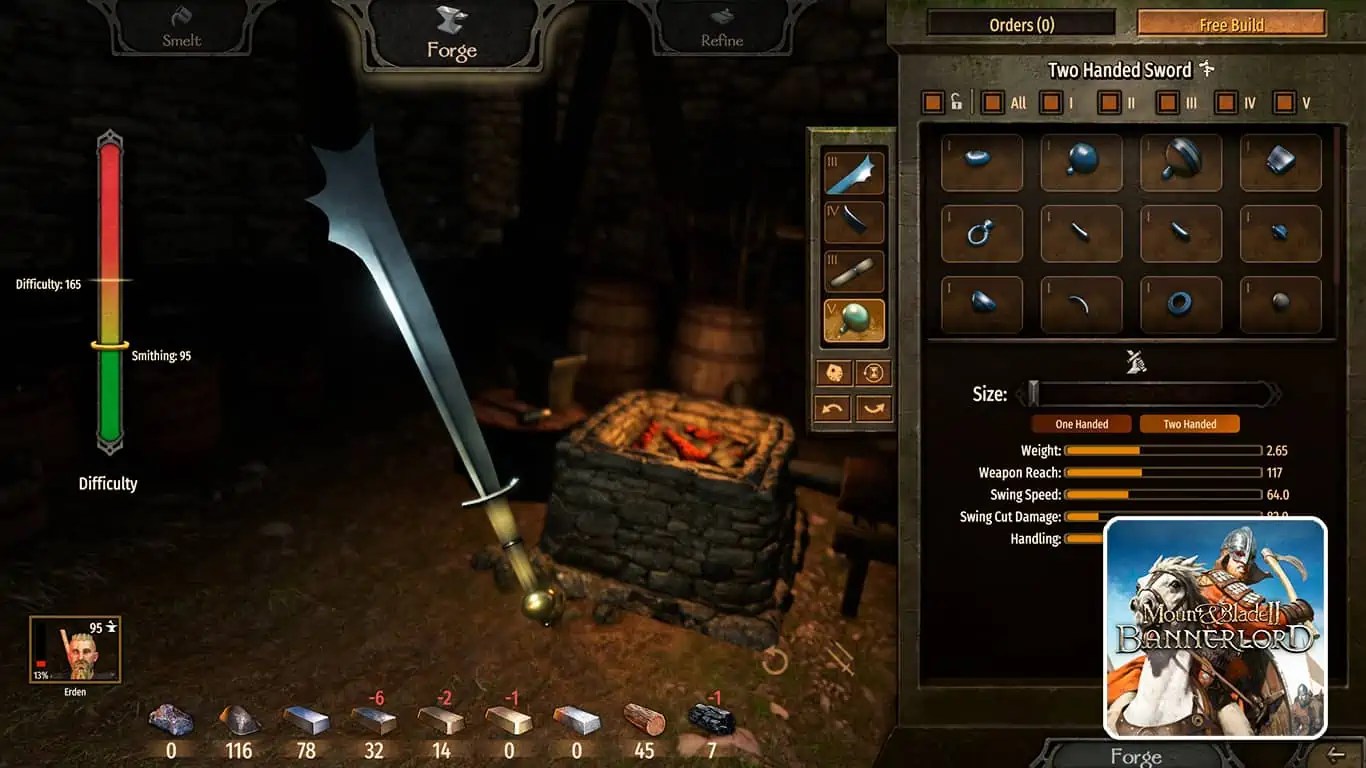1366x768 pixels.
Task: Enable the tier V parts filter
Action: tap(1282, 102)
